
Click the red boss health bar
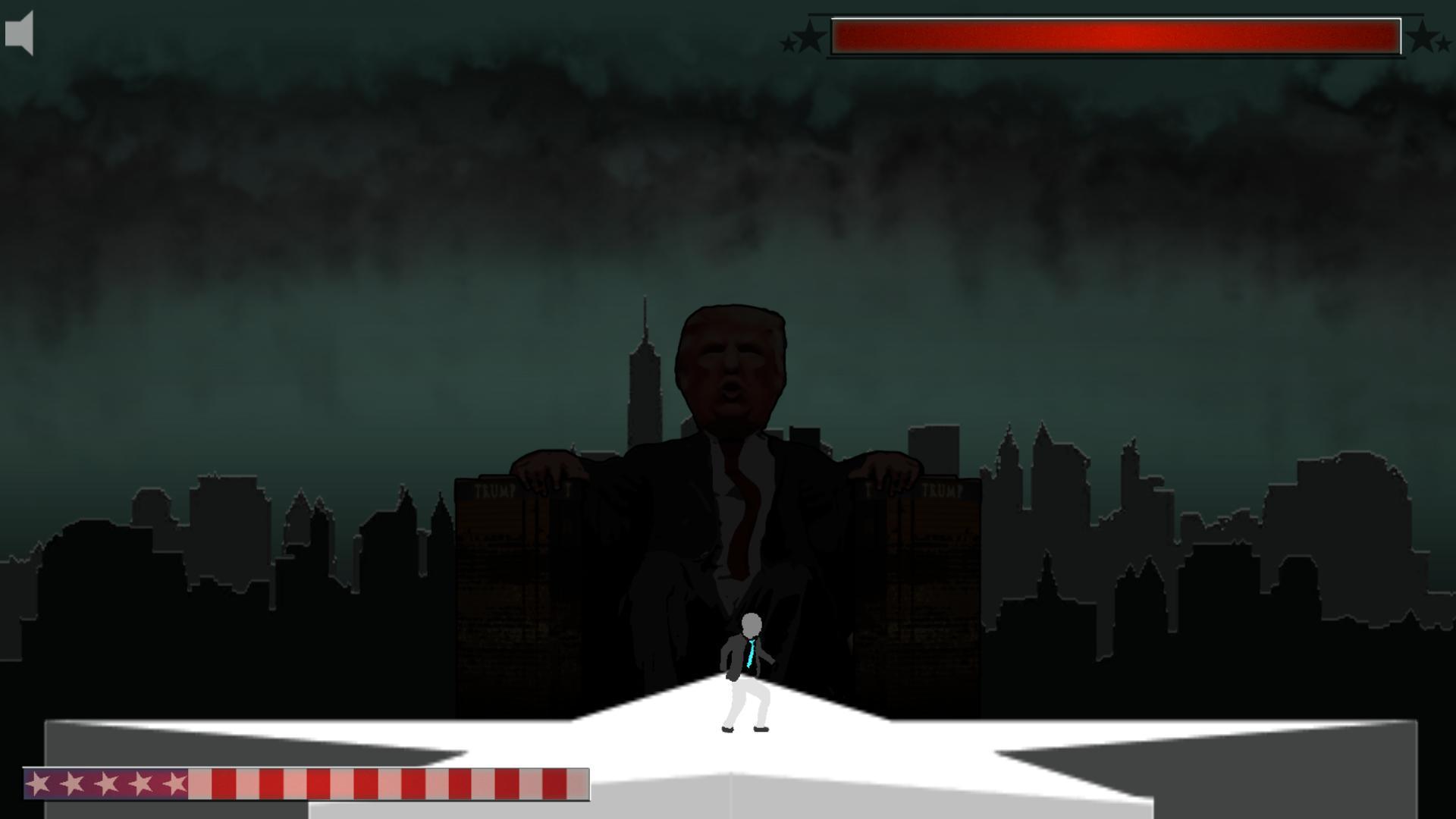[1115, 34]
